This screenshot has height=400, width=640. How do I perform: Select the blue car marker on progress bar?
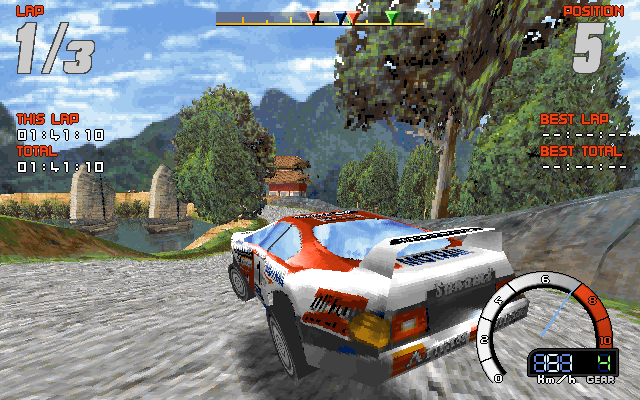341,18
